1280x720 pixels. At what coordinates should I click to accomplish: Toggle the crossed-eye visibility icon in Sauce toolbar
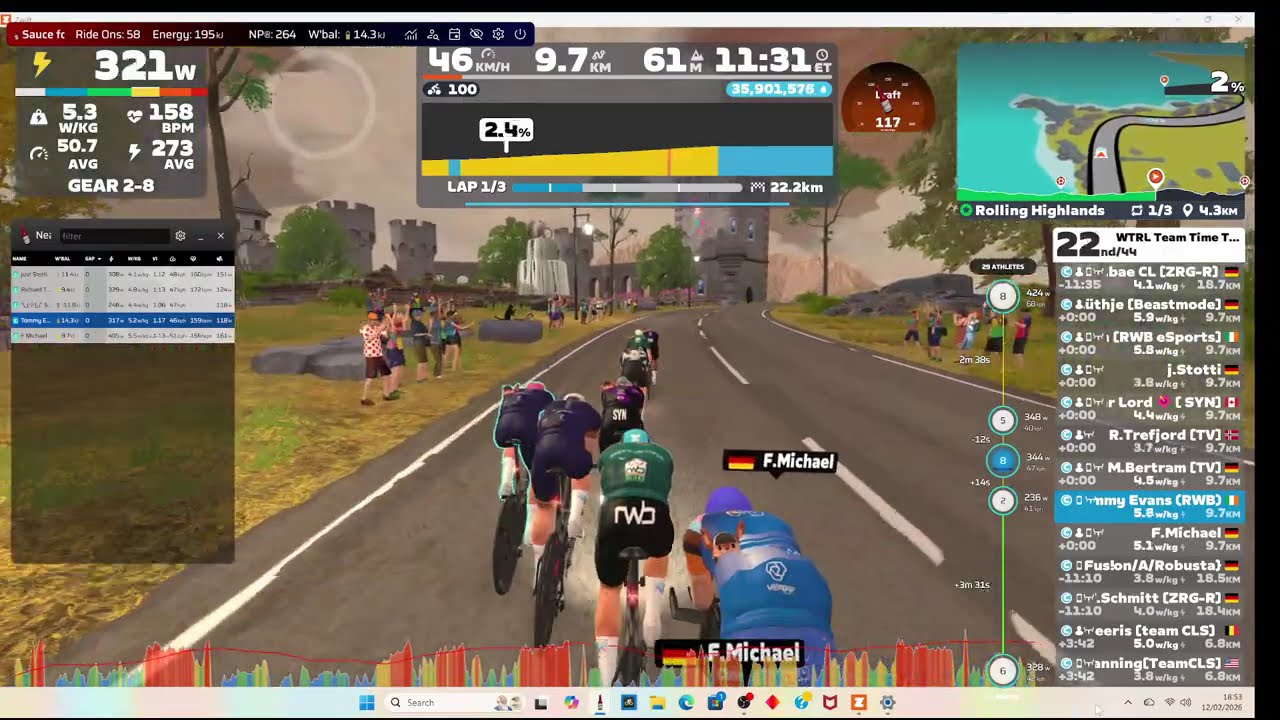point(476,34)
